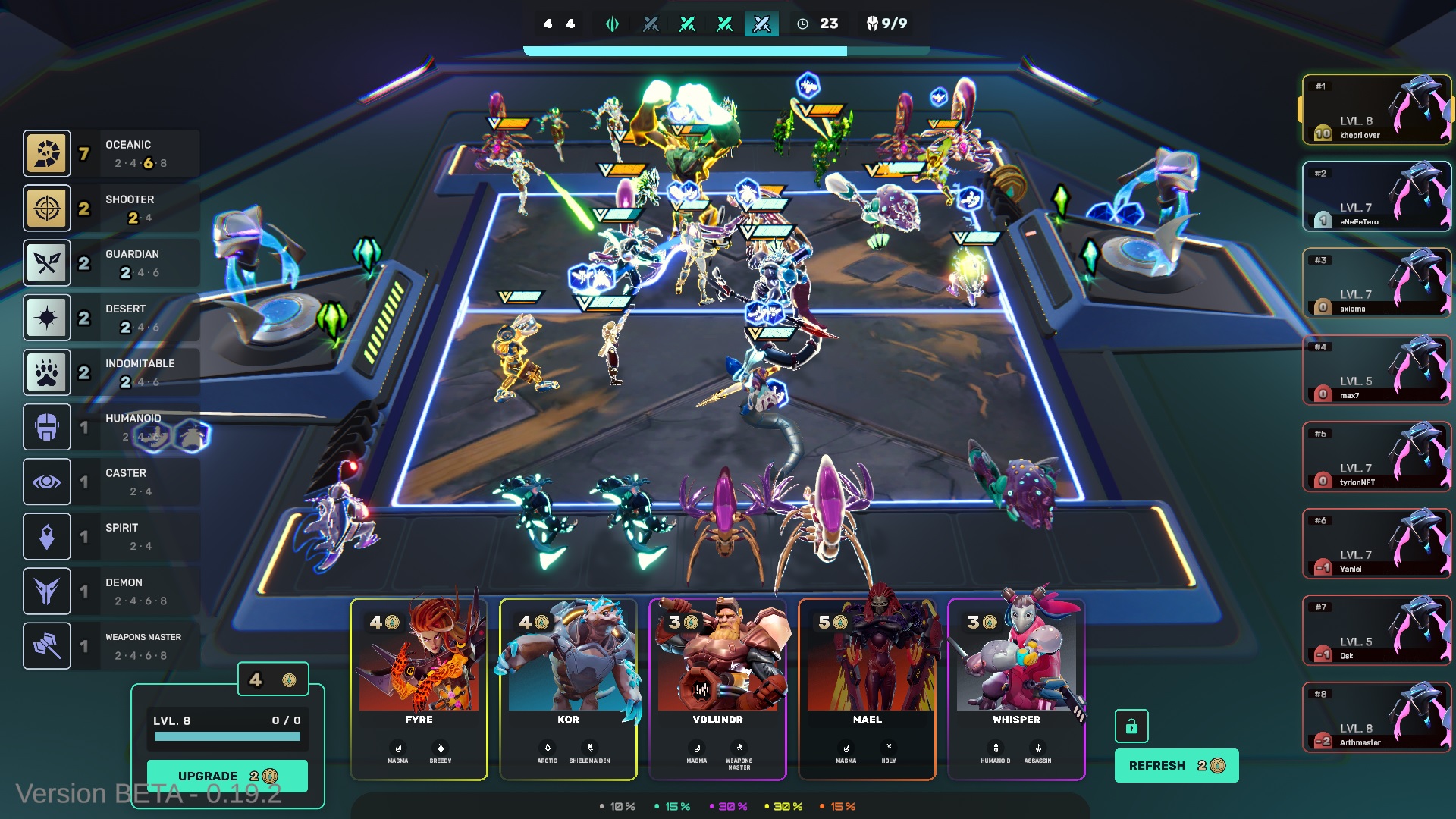Buy the Mael unit card
The image size is (1456, 819).
click(867, 689)
